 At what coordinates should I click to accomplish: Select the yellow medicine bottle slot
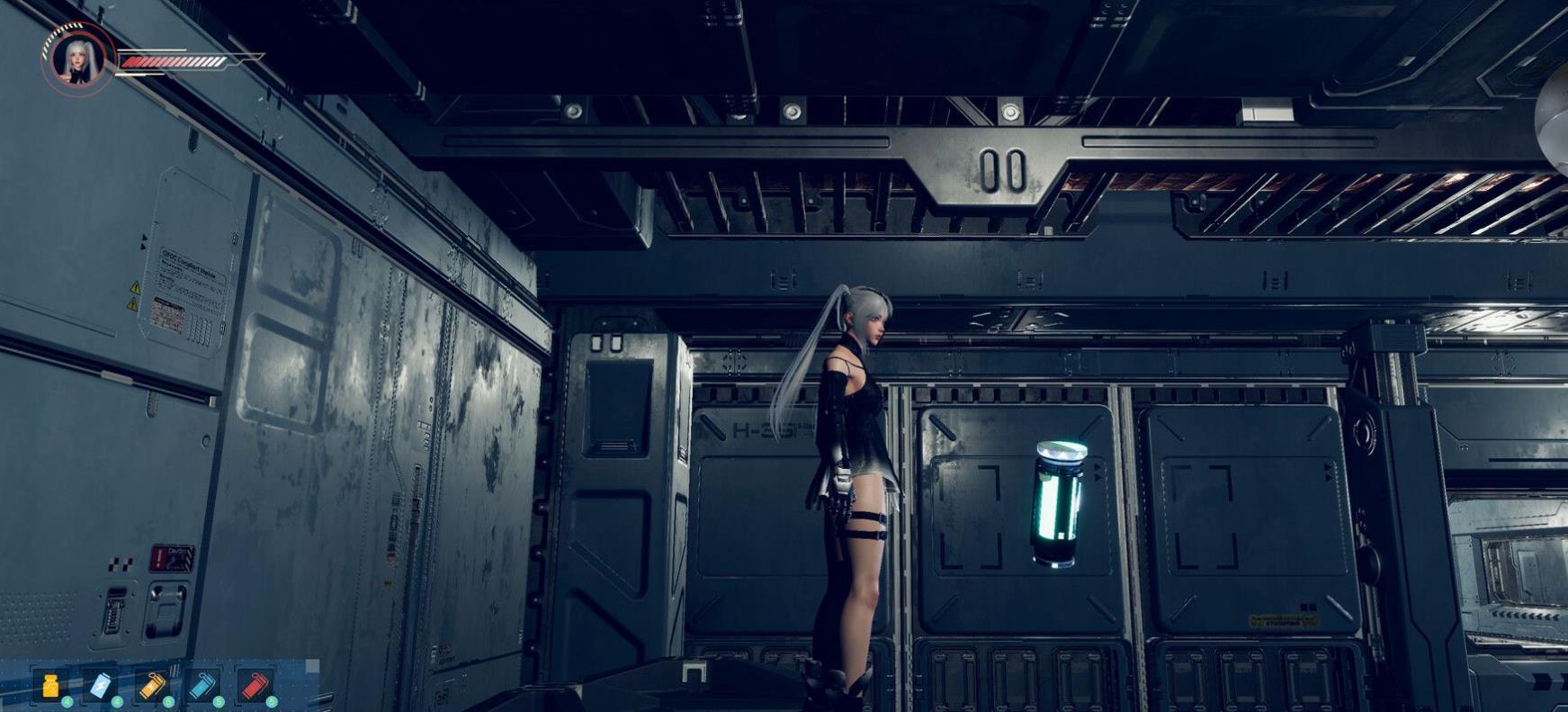(52, 686)
